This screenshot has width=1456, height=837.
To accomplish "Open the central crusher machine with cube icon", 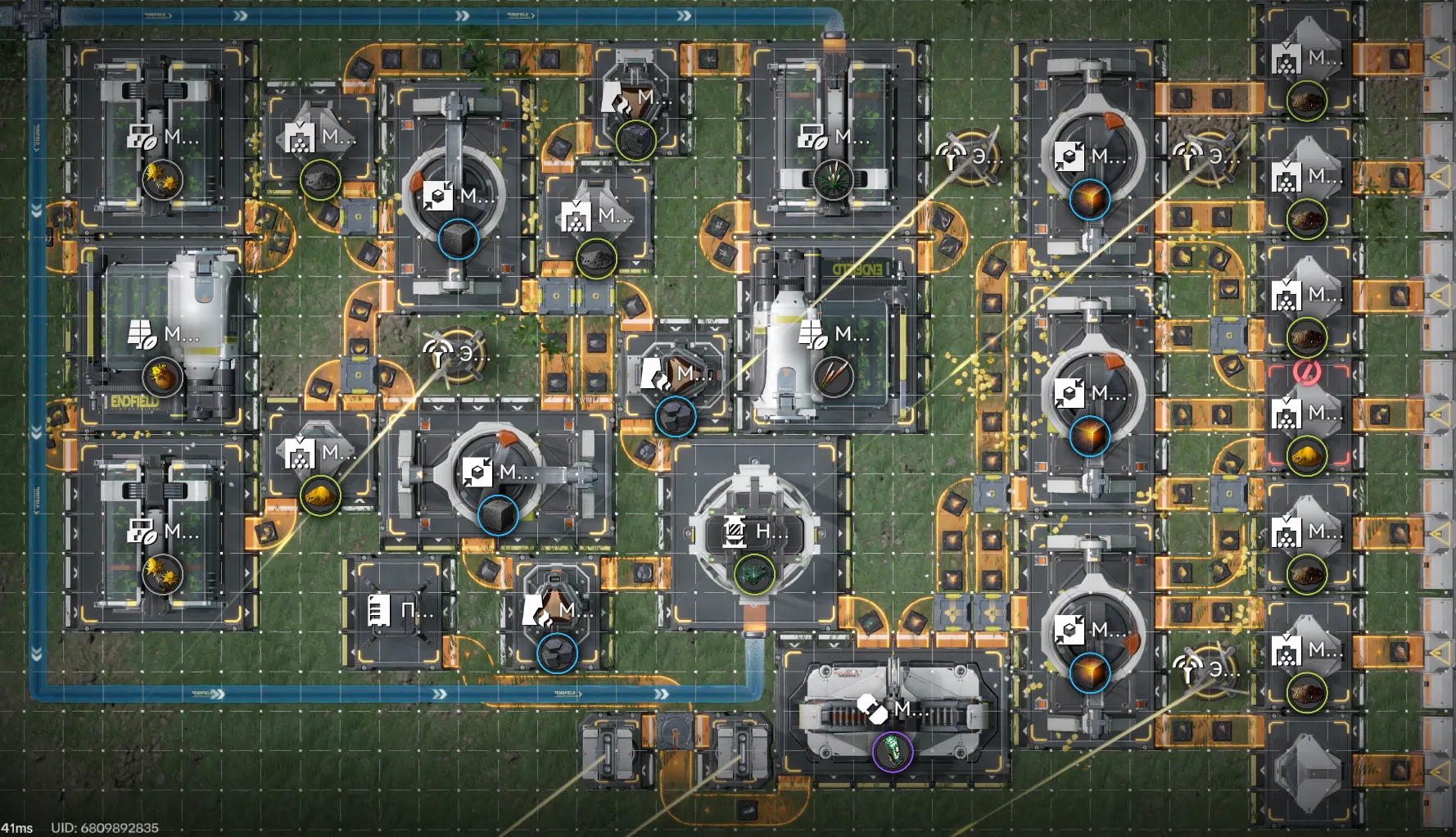I will [479, 473].
